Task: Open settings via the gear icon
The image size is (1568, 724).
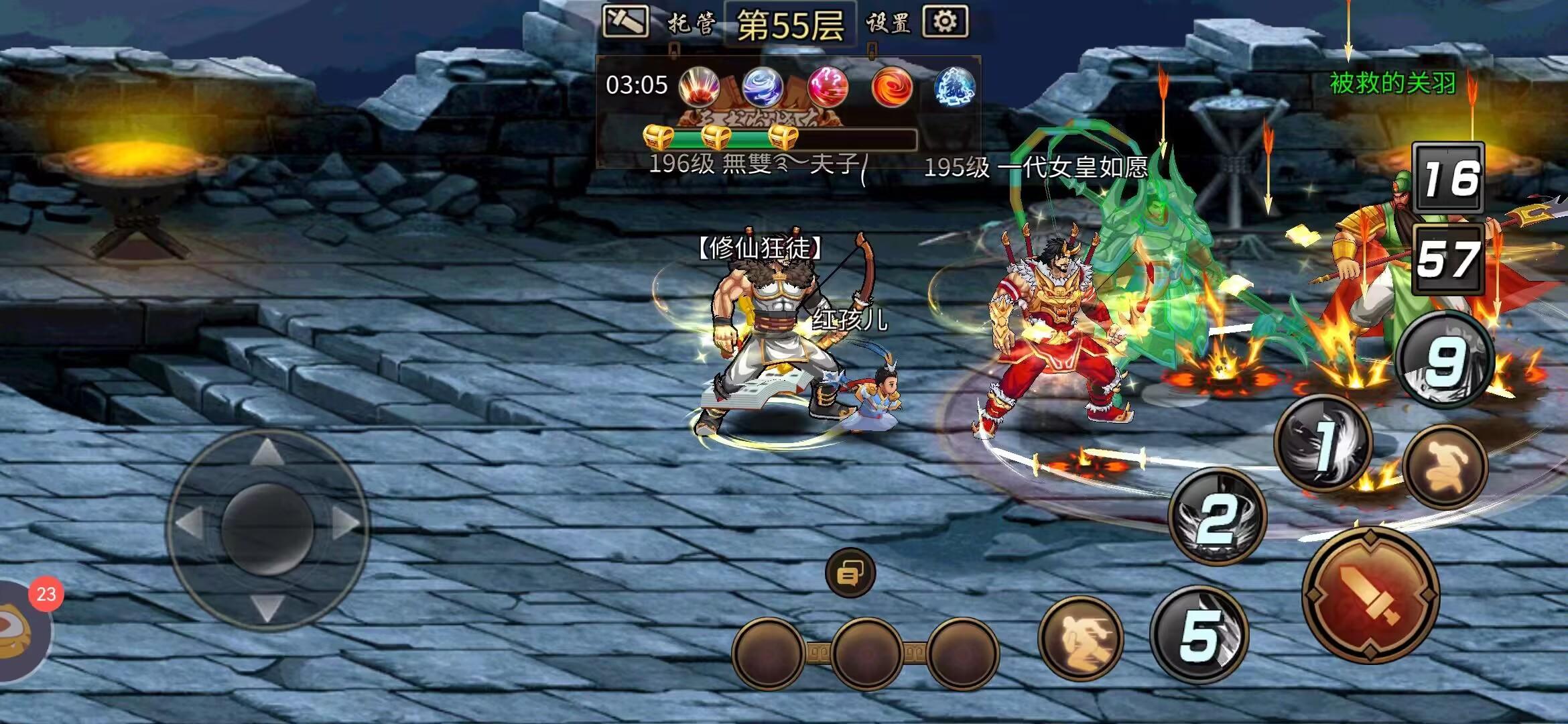Action: click(x=945, y=21)
